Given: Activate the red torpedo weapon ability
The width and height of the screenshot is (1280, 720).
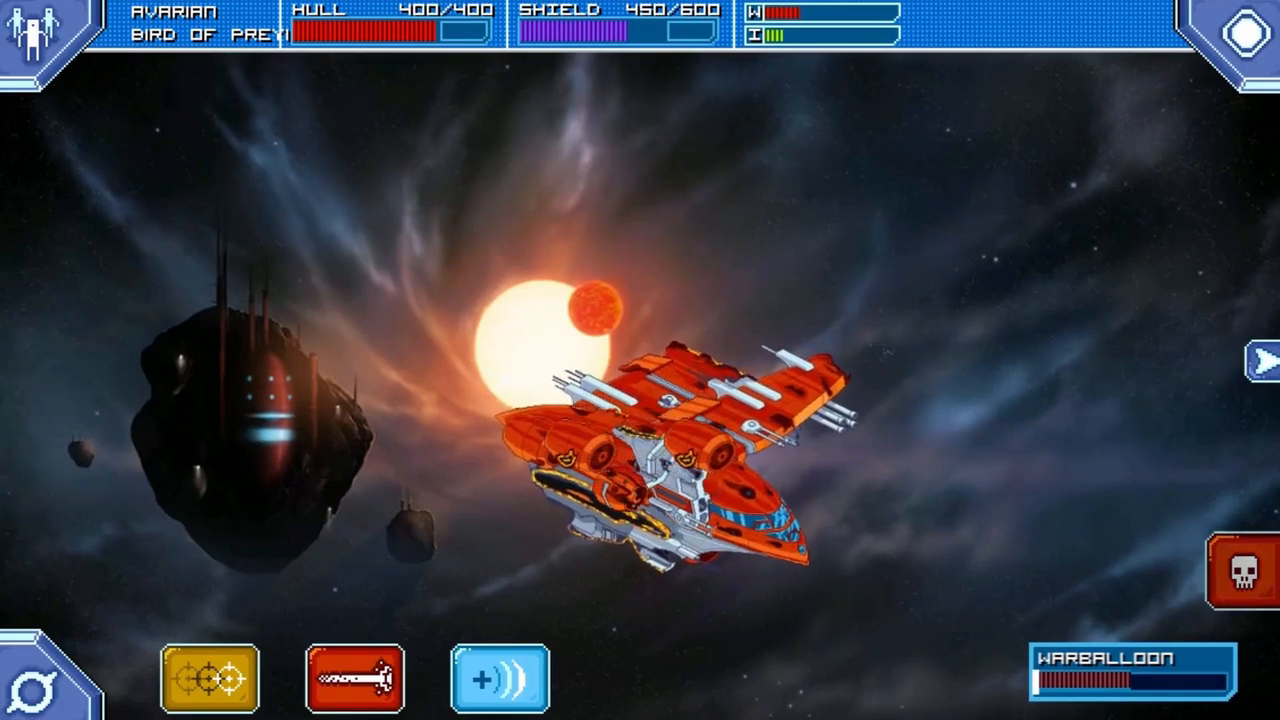Looking at the screenshot, I should pos(354,678).
